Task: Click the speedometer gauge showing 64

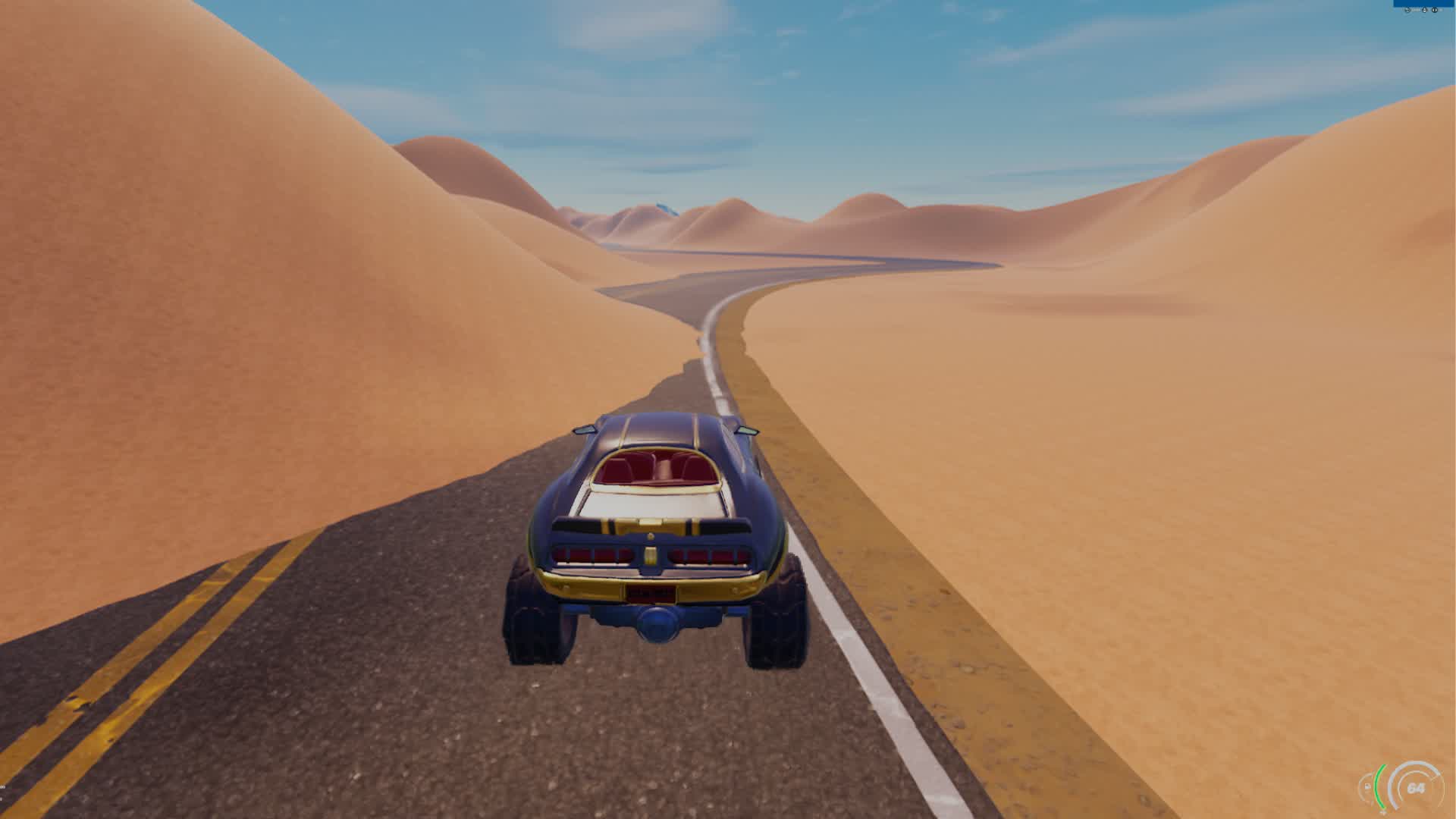Action: click(x=1417, y=789)
